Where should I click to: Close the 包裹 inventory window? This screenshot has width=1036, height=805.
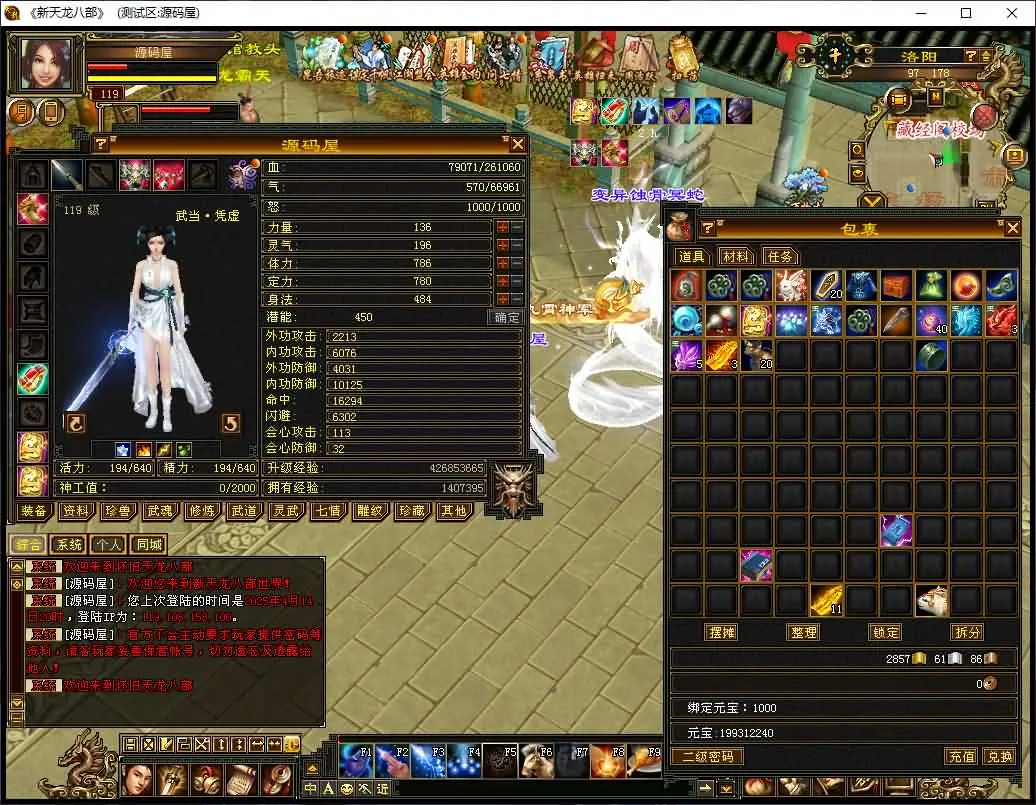1012,228
